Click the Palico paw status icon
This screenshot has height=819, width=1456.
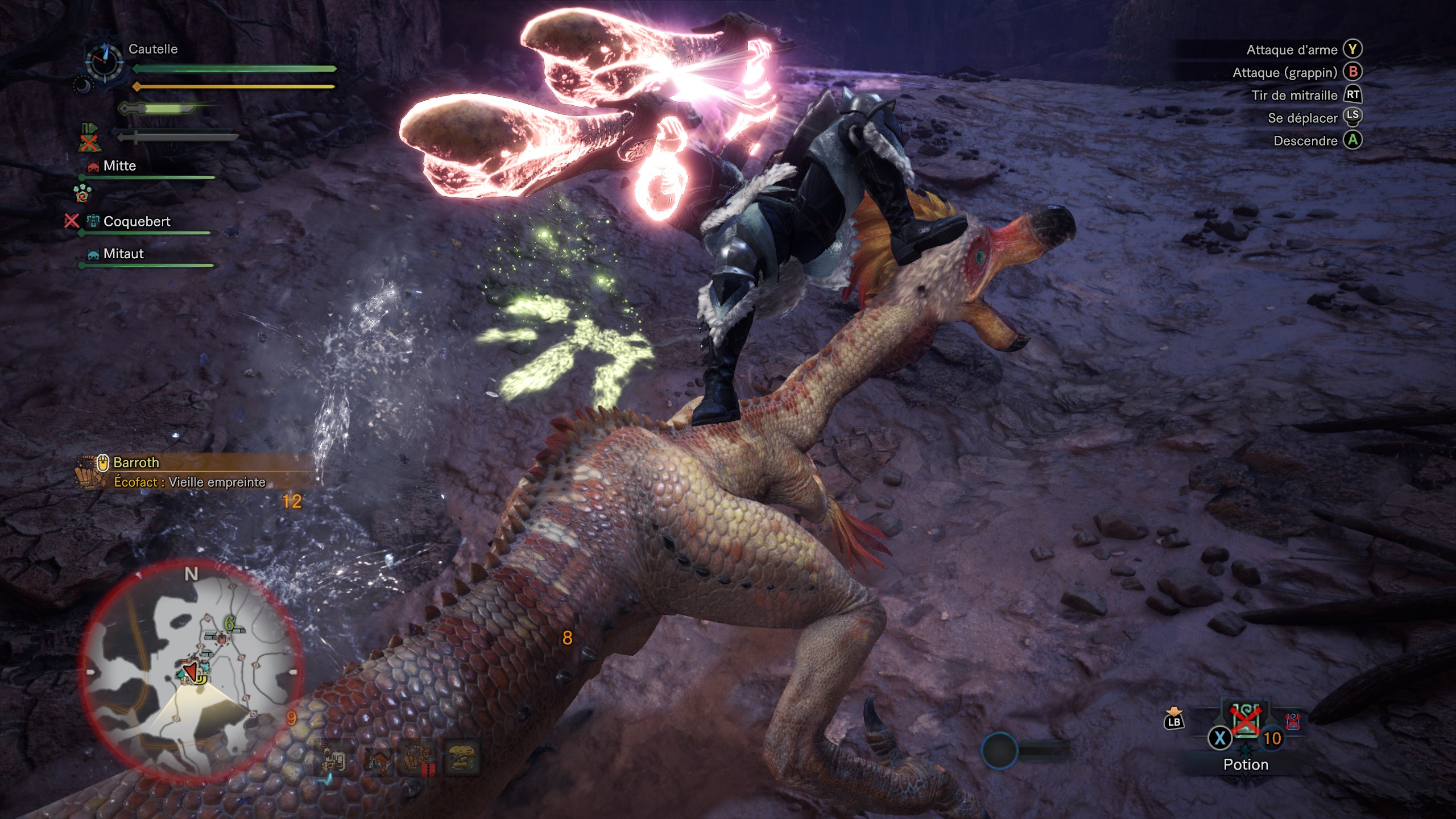(x=82, y=193)
